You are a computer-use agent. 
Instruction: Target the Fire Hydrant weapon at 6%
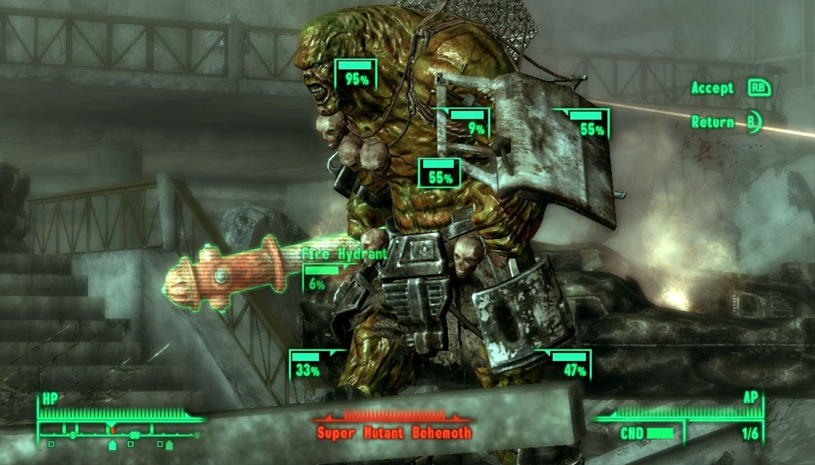[319, 278]
